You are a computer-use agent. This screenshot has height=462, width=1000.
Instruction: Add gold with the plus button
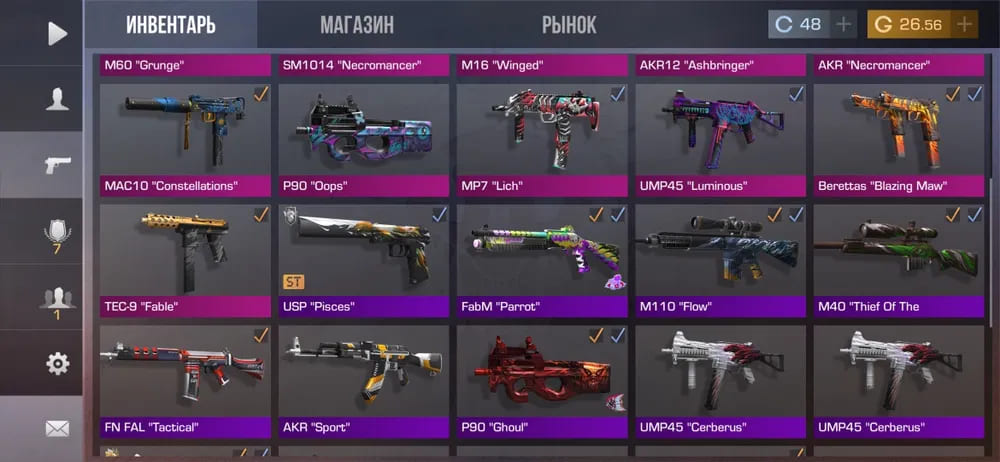click(x=964, y=24)
